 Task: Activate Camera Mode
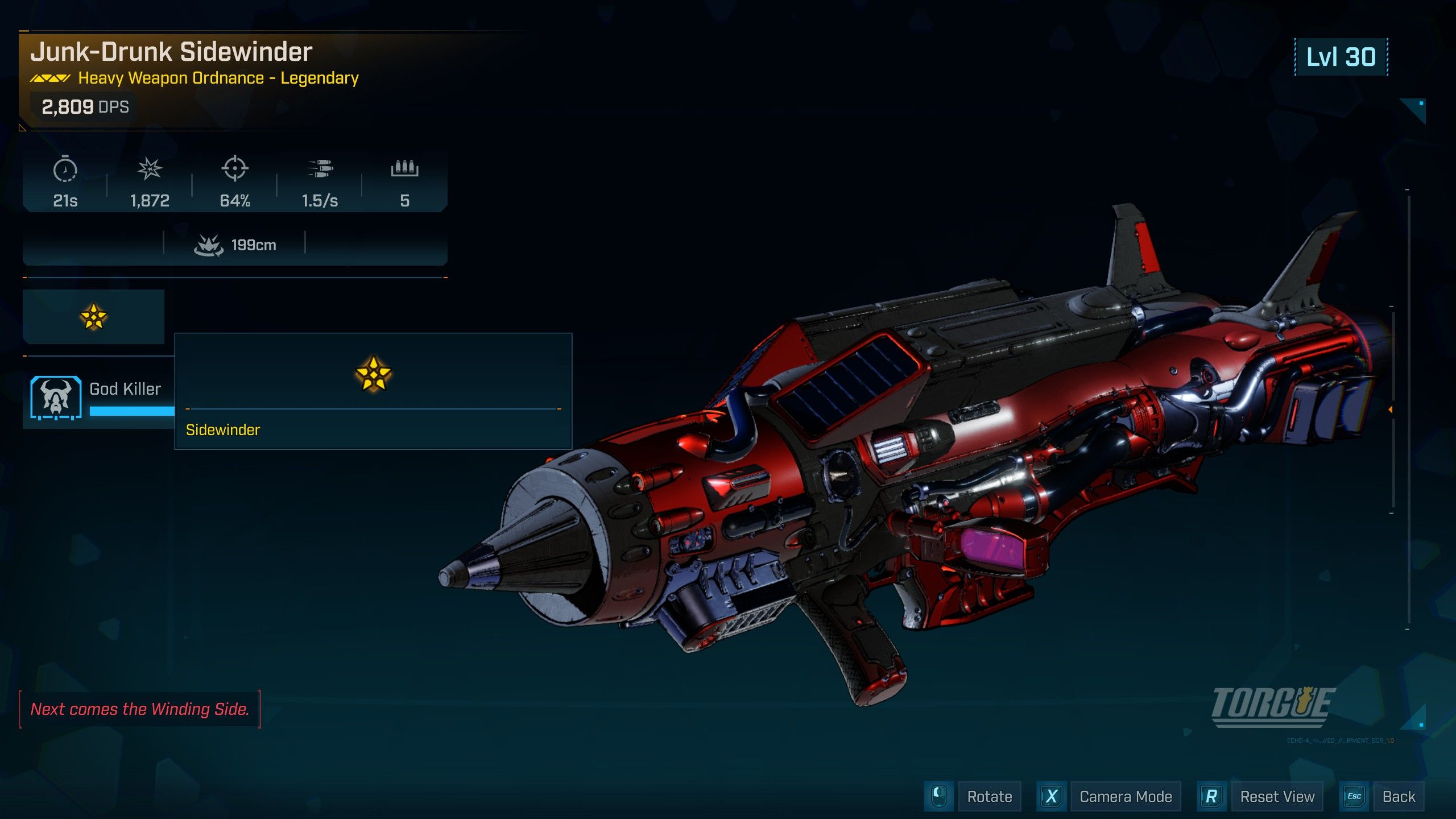tap(1125, 796)
